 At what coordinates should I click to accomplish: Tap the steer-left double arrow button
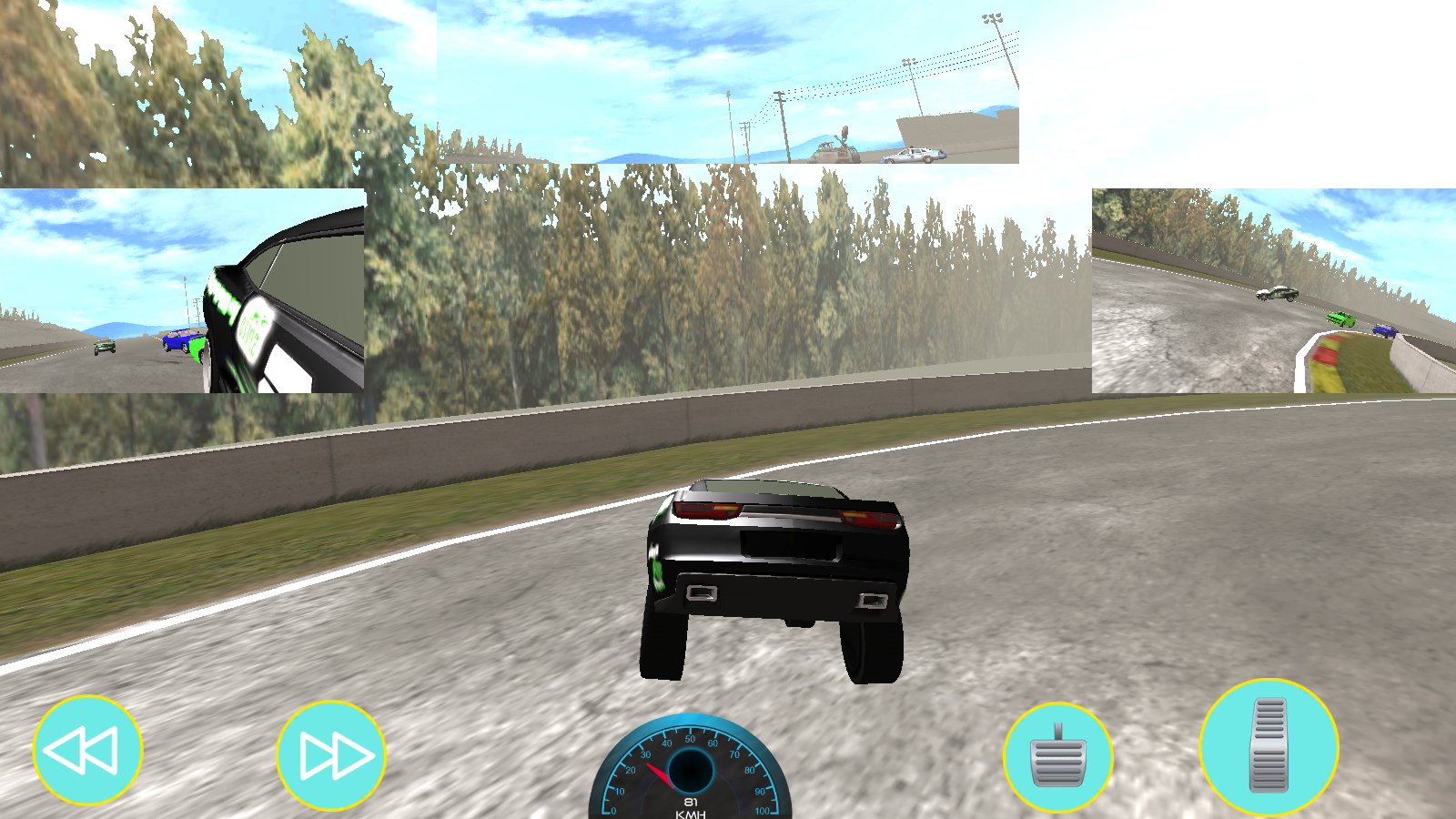pyautogui.click(x=87, y=750)
